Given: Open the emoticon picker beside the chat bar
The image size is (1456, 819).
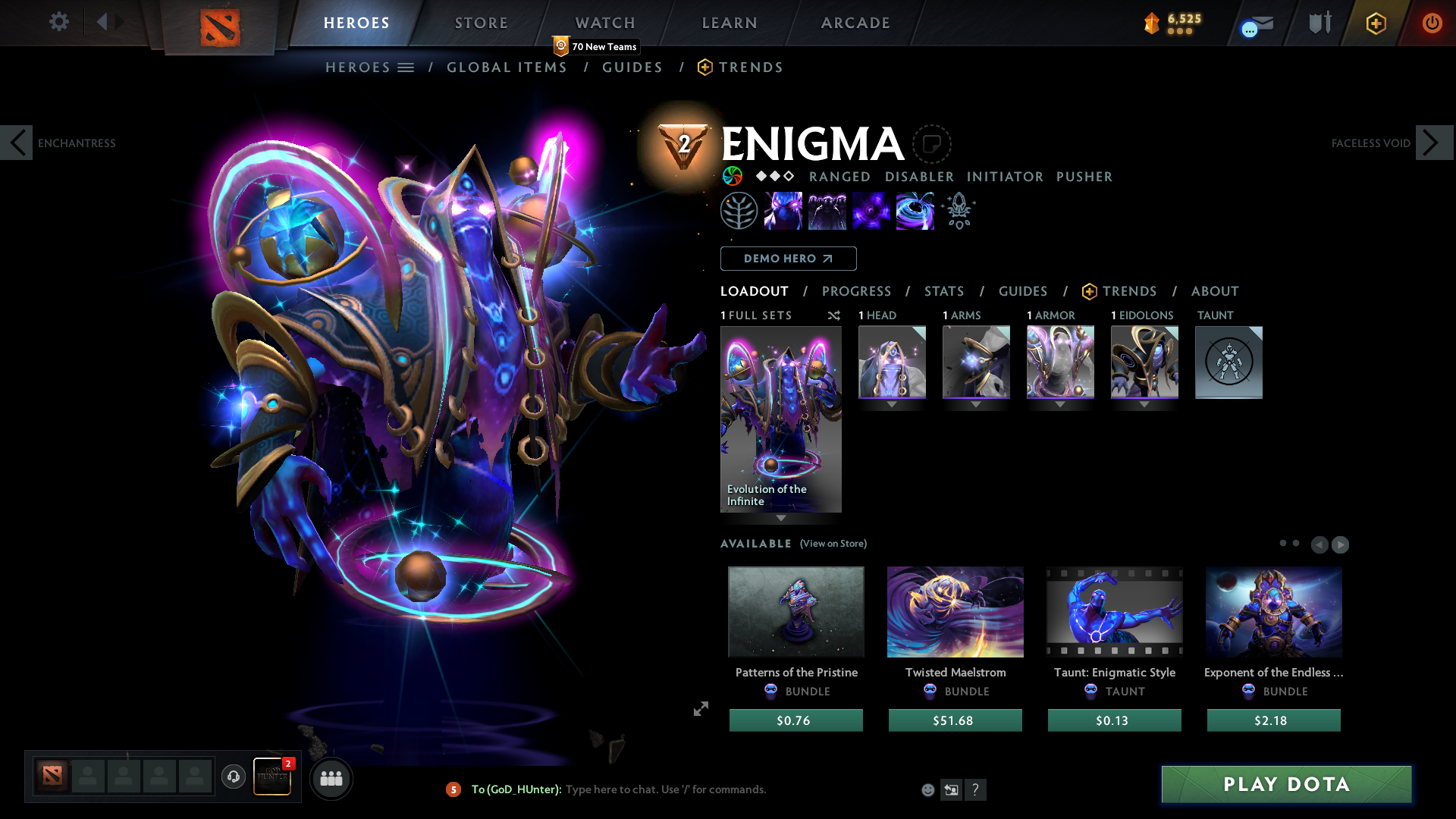Looking at the screenshot, I should click(x=927, y=789).
